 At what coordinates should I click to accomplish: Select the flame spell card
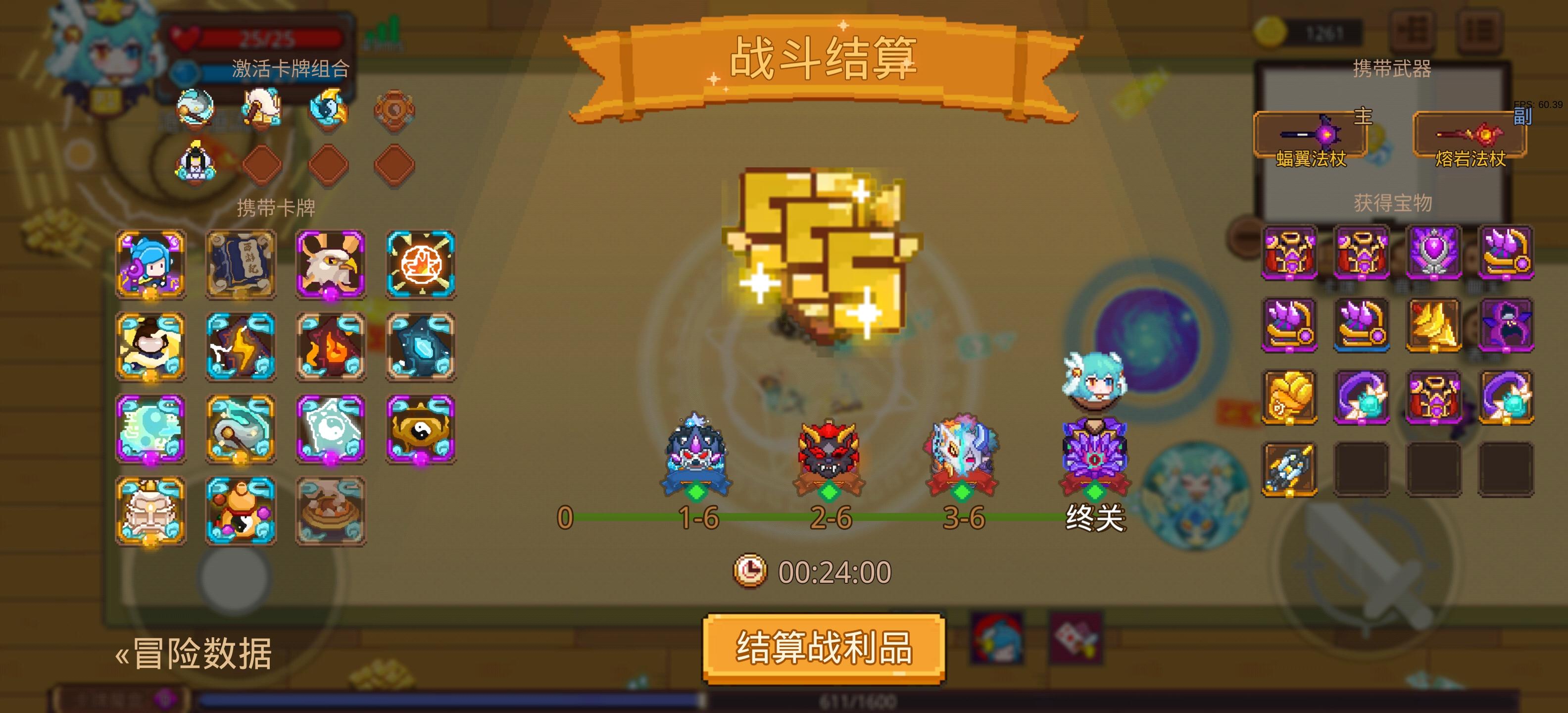331,347
